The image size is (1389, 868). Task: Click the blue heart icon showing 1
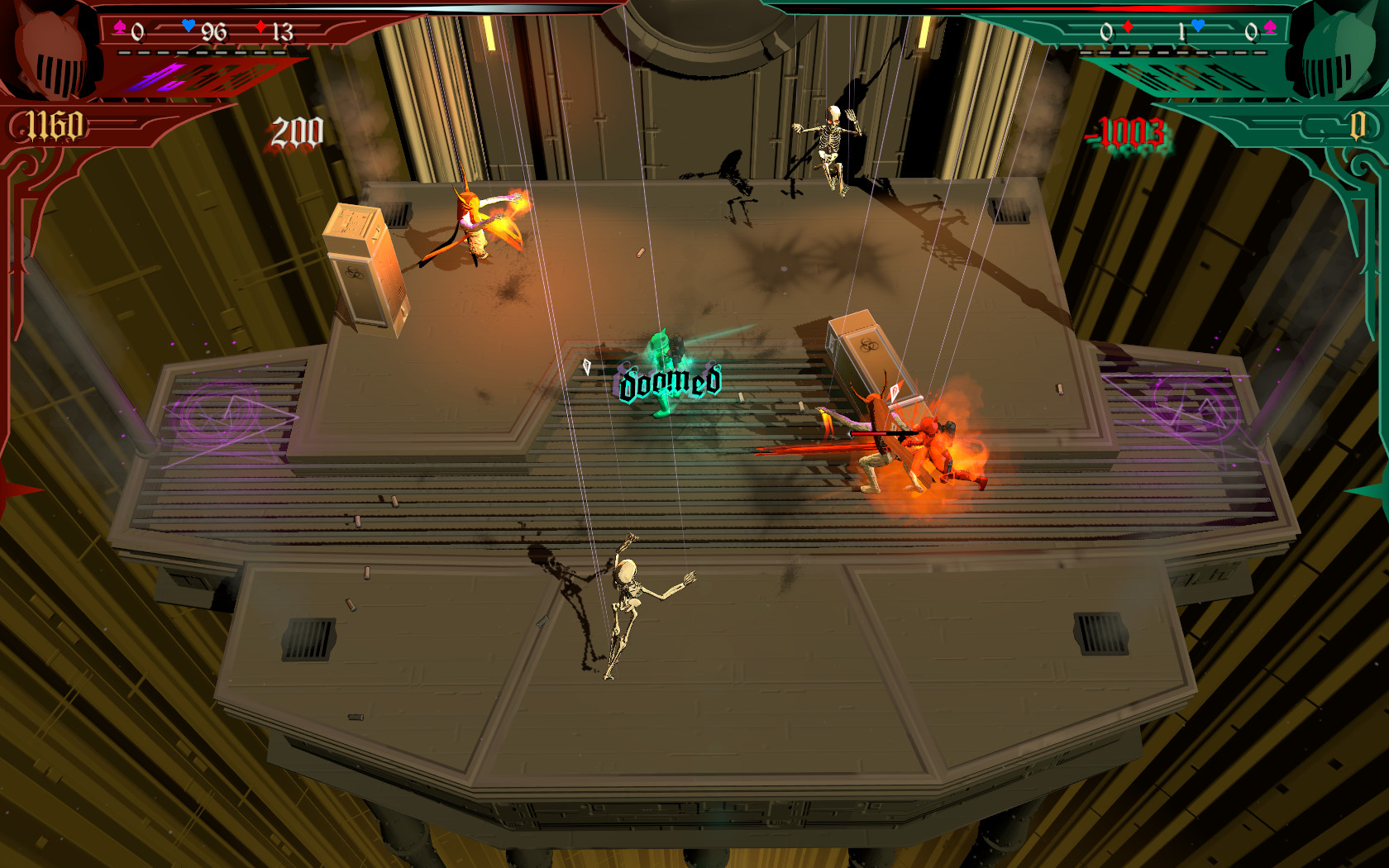(x=1196, y=25)
